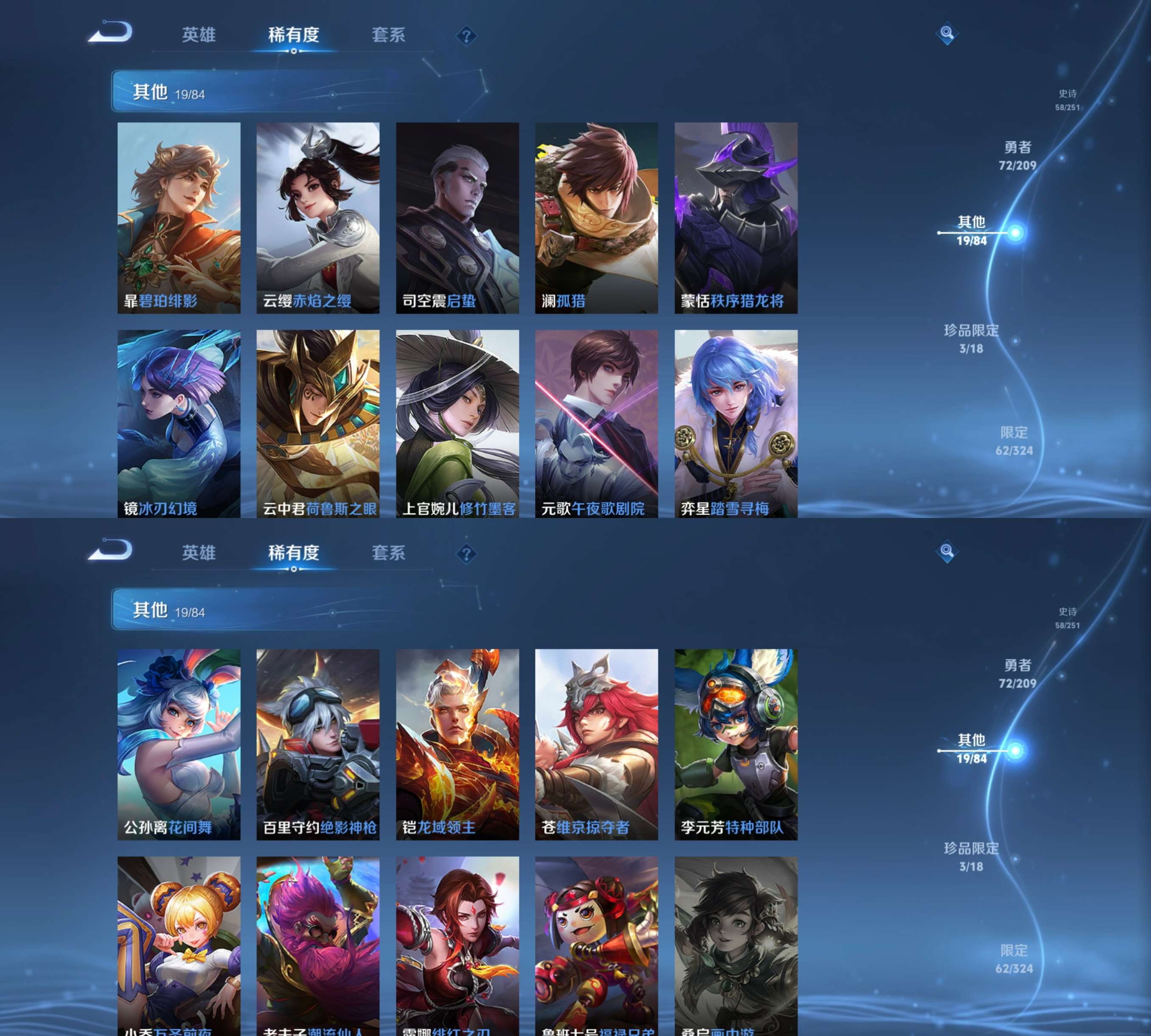Select 蒙恬 秩序猎龙将 skin
Viewport: 1151px width, 1036px height.
coord(736,218)
